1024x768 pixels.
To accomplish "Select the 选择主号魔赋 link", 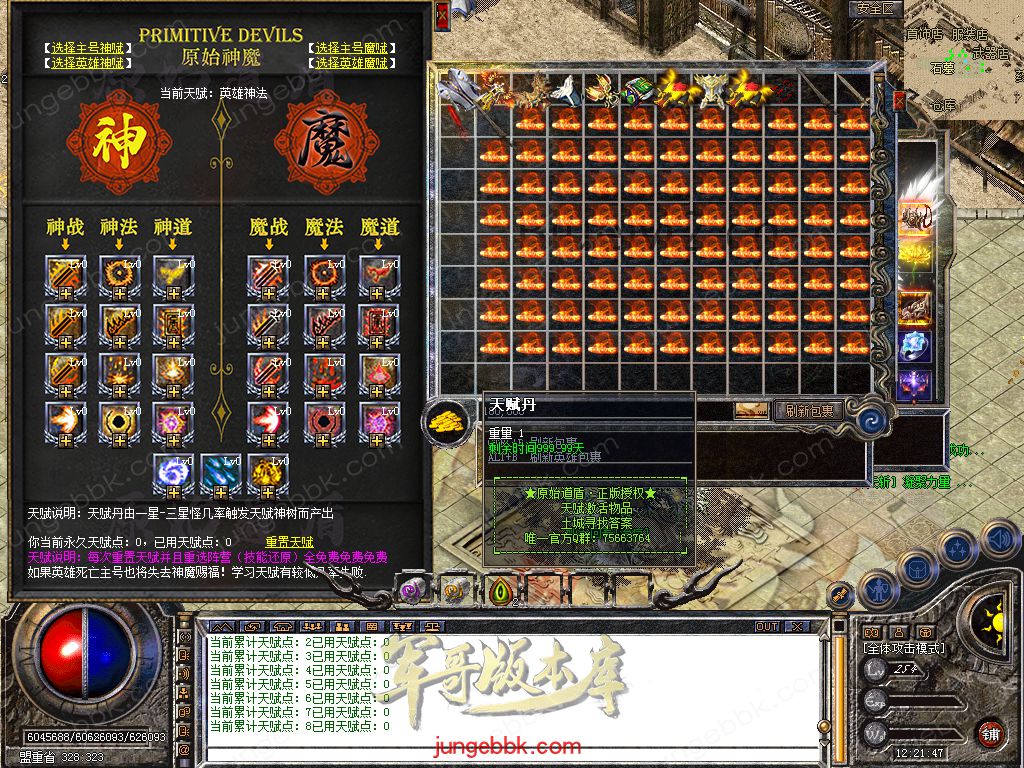I will (353, 48).
